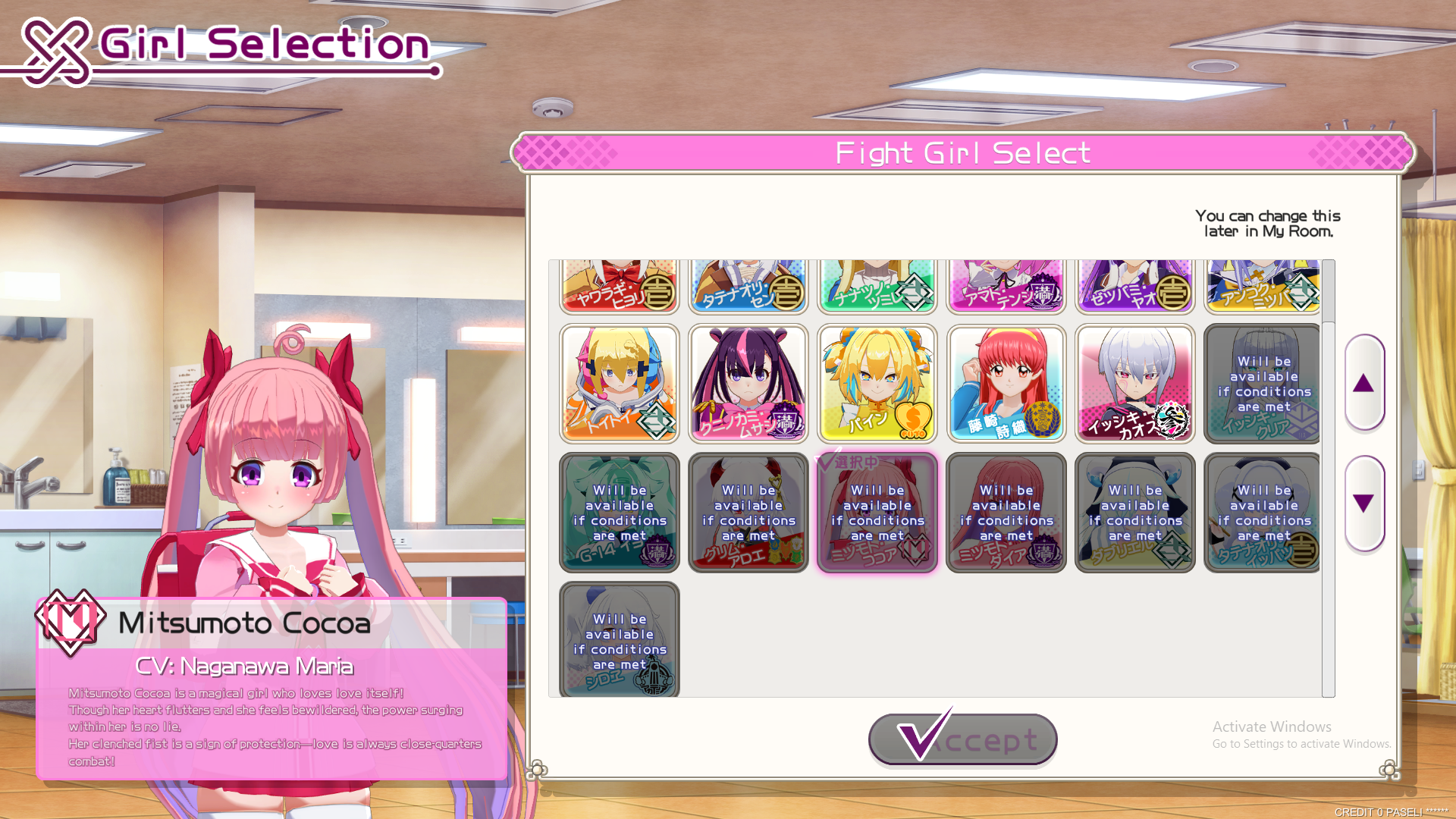Image resolution: width=1456 pixels, height=819 pixels.
Task: Select the blonde girl wearing headphones
Action: (x=619, y=384)
